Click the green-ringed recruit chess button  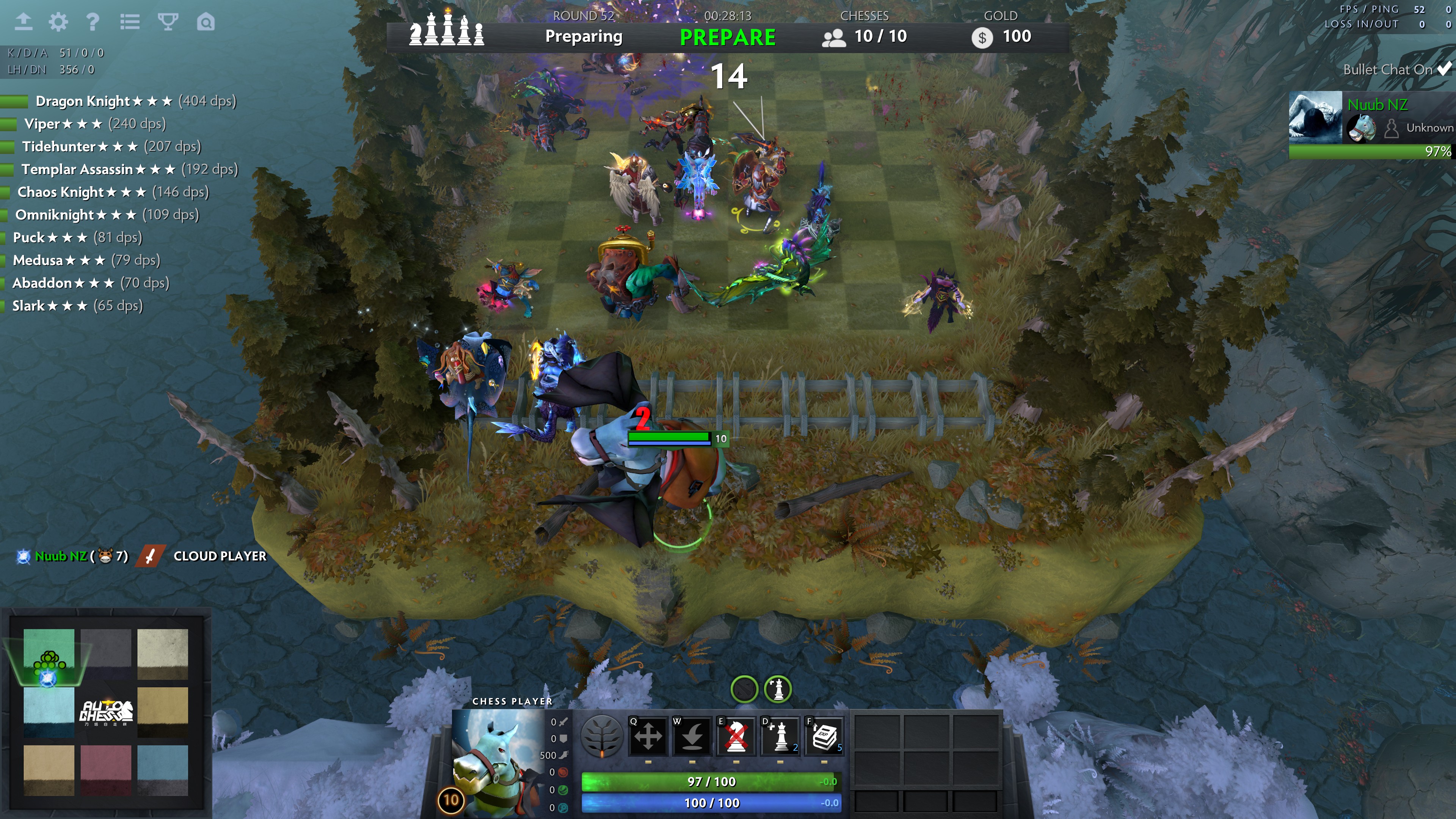[778, 689]
